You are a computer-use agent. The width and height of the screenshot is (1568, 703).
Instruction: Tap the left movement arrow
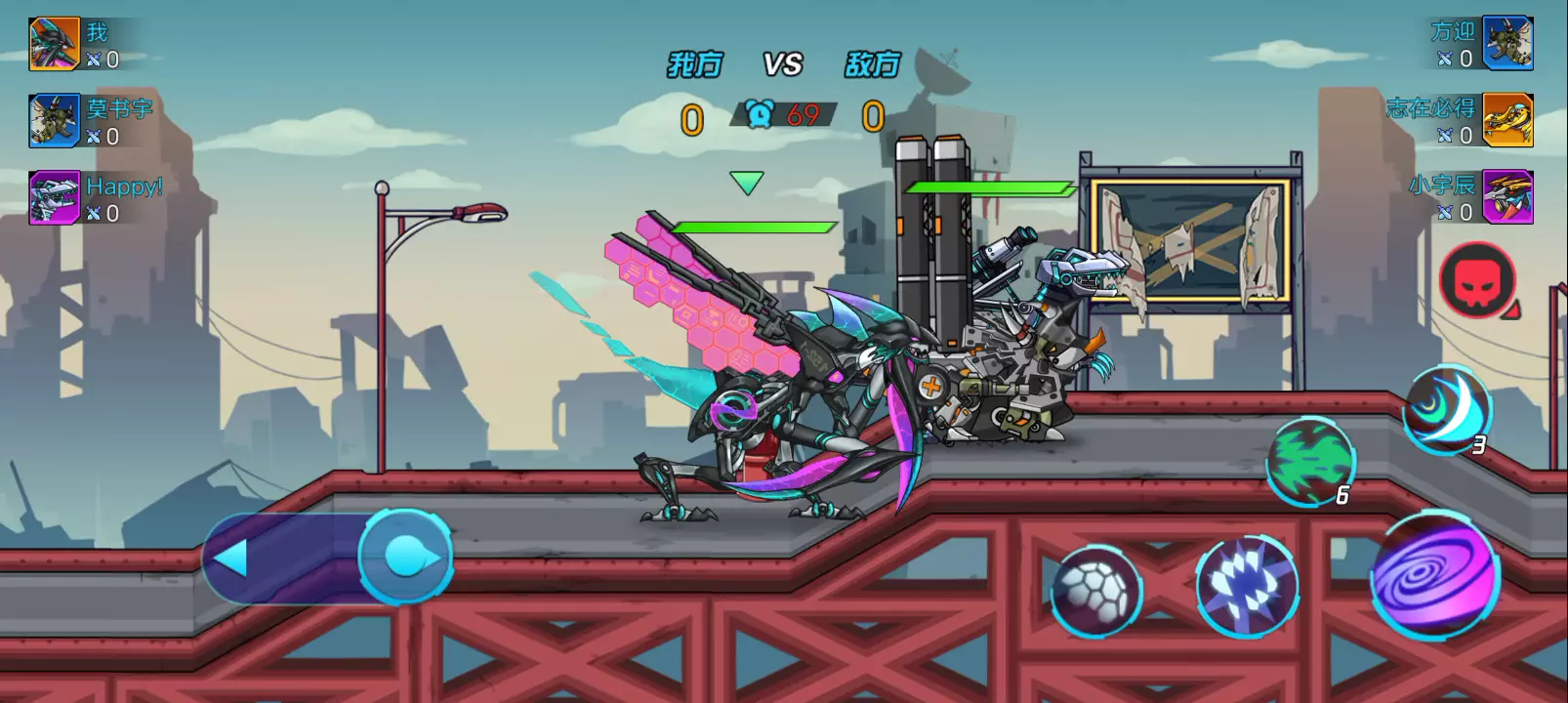coord(232,558)
